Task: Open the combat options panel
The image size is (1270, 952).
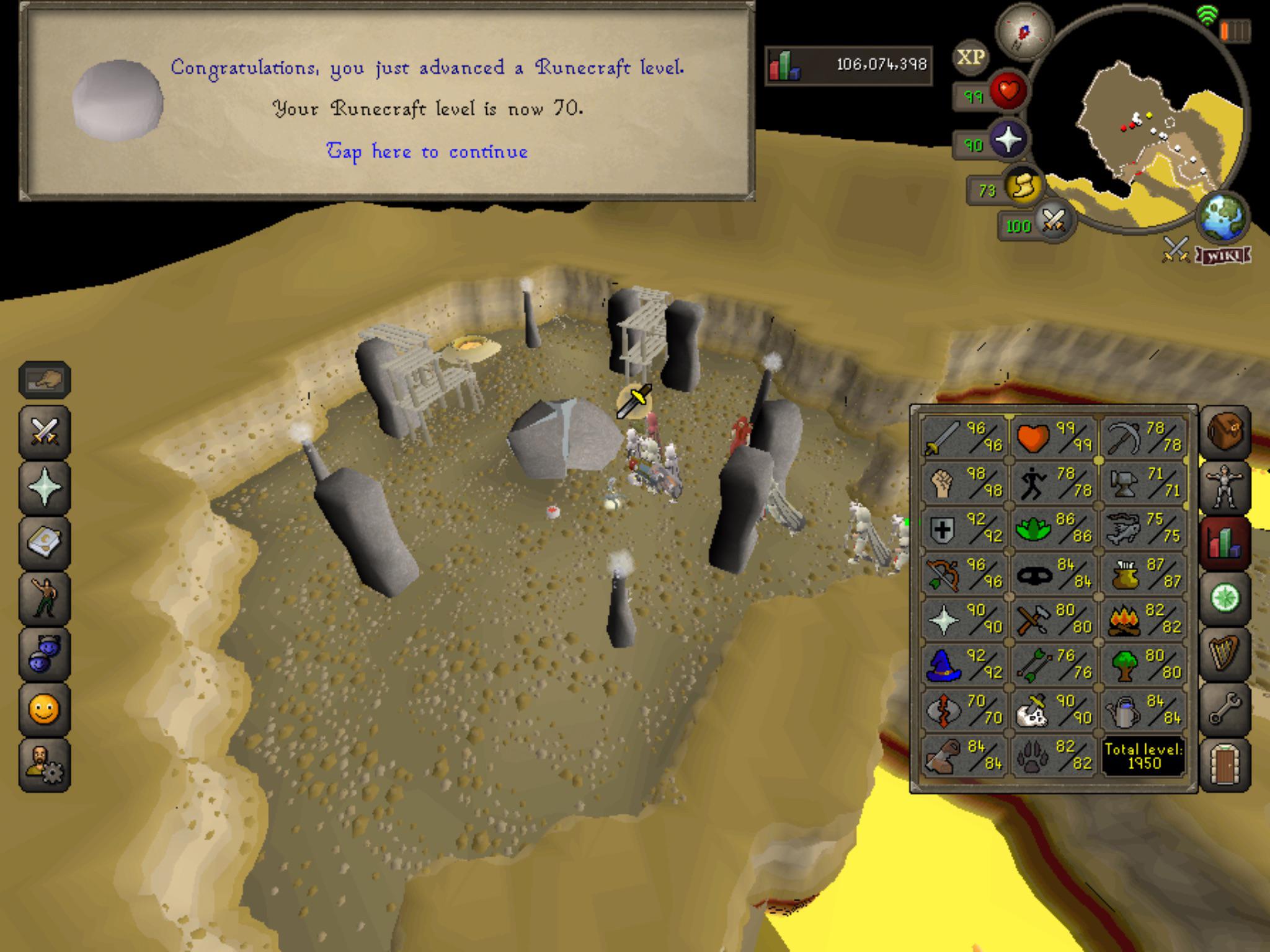Action: pos(45,432)
